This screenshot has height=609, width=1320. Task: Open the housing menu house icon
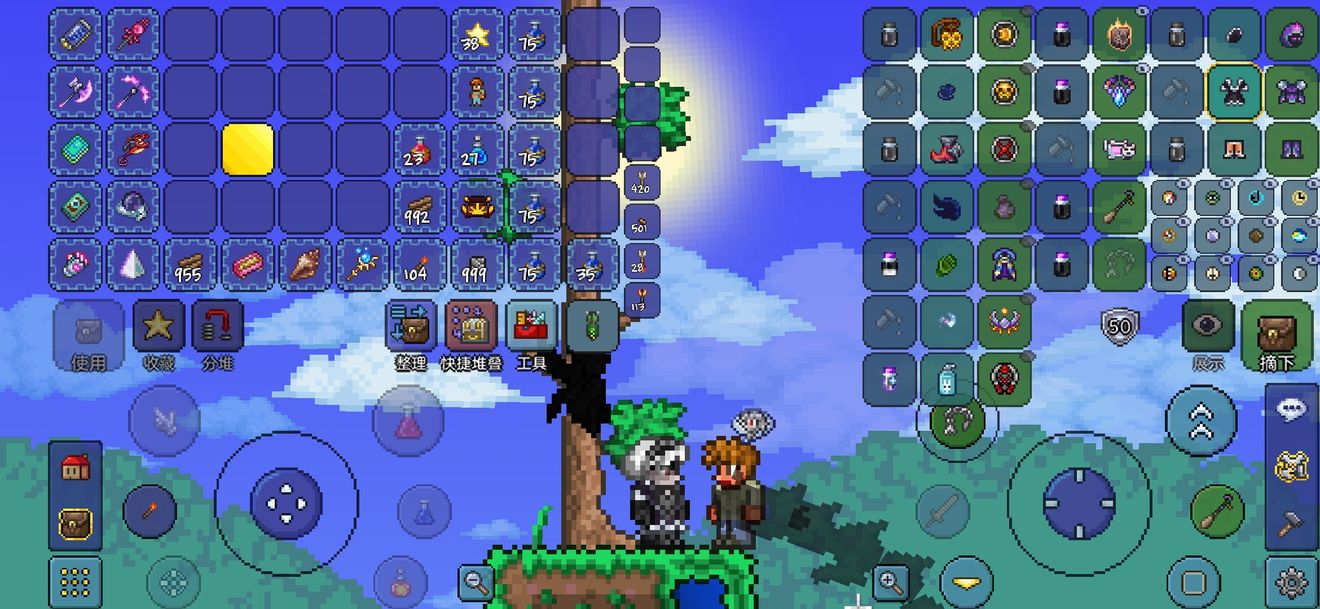point(76,467)
